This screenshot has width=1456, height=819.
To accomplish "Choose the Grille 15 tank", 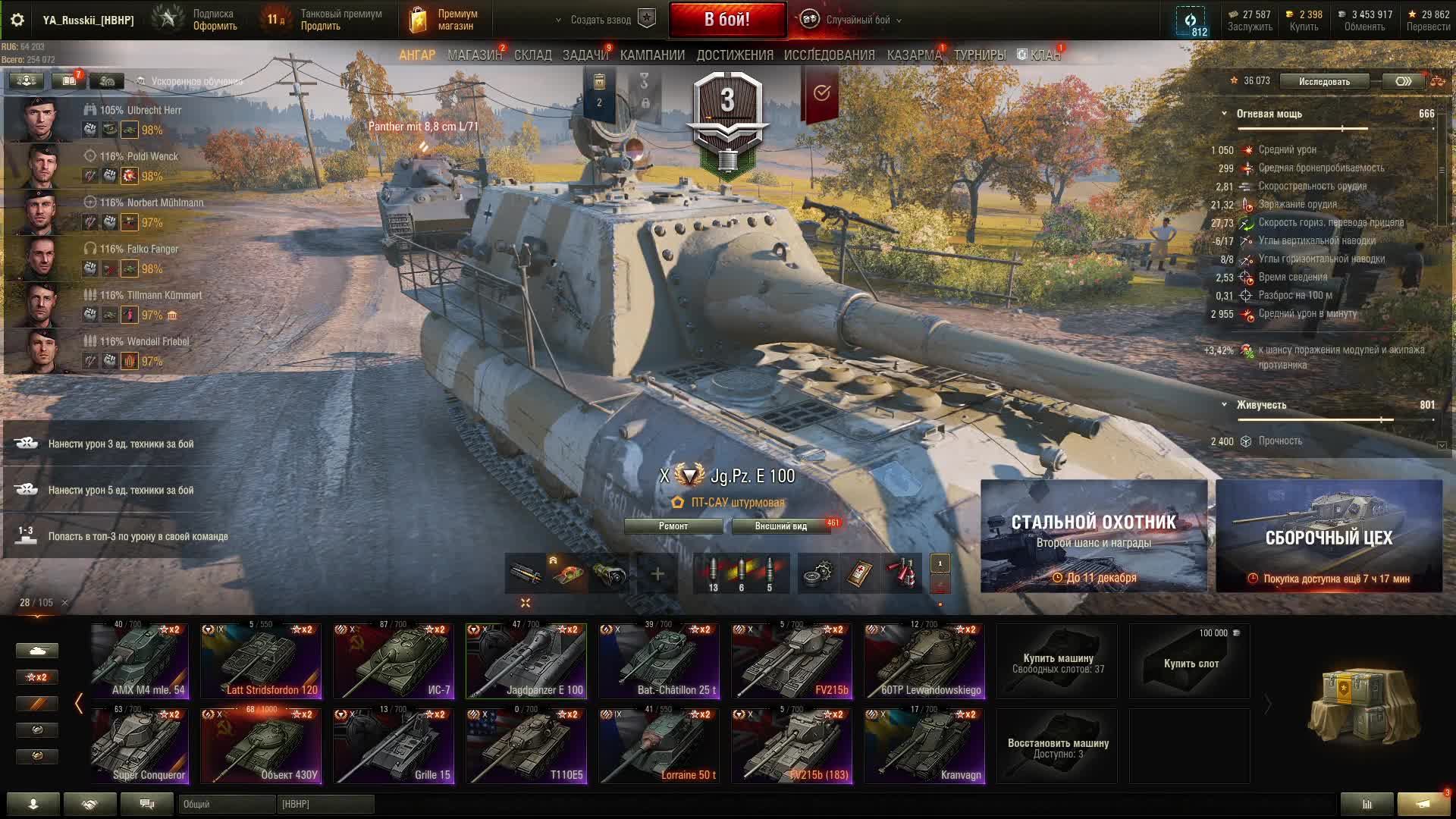I will (x=394, y=745).
